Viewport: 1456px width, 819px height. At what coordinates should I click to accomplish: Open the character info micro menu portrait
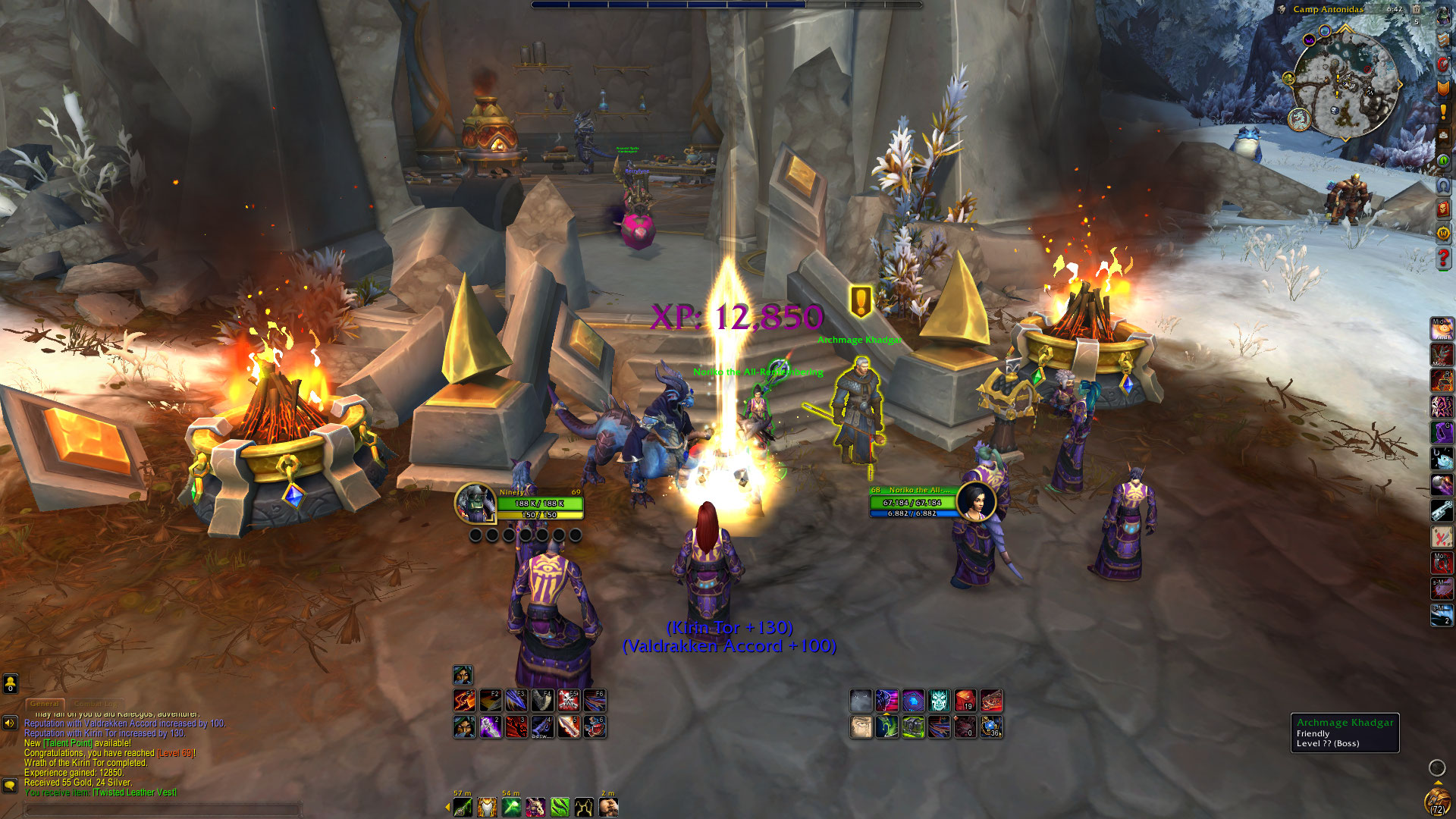click(x=1443, y=18)
